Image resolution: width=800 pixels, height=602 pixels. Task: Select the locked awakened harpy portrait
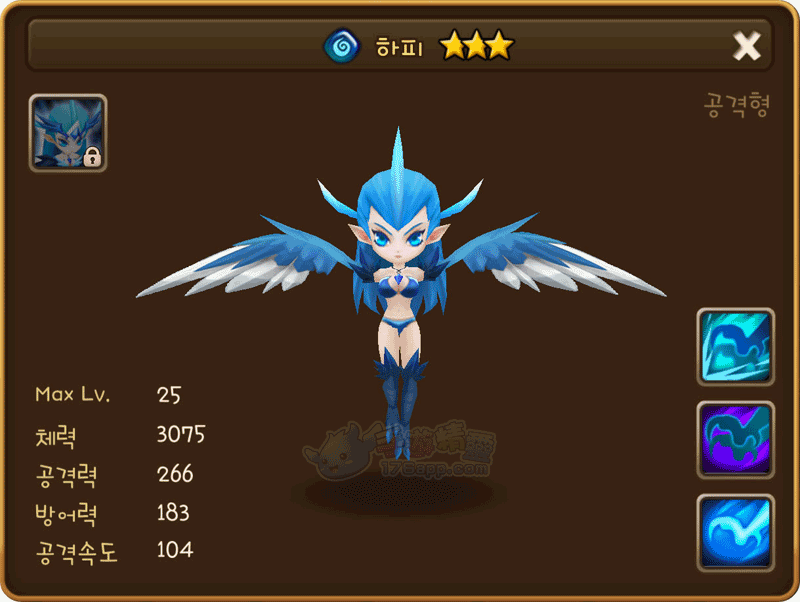pos(68,133)
